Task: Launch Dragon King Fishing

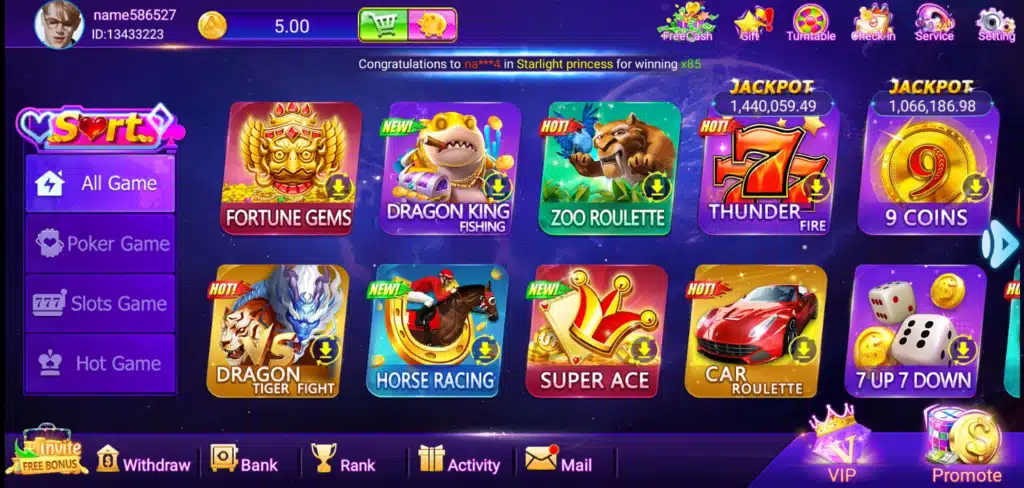Action: [x=448, y=168]
